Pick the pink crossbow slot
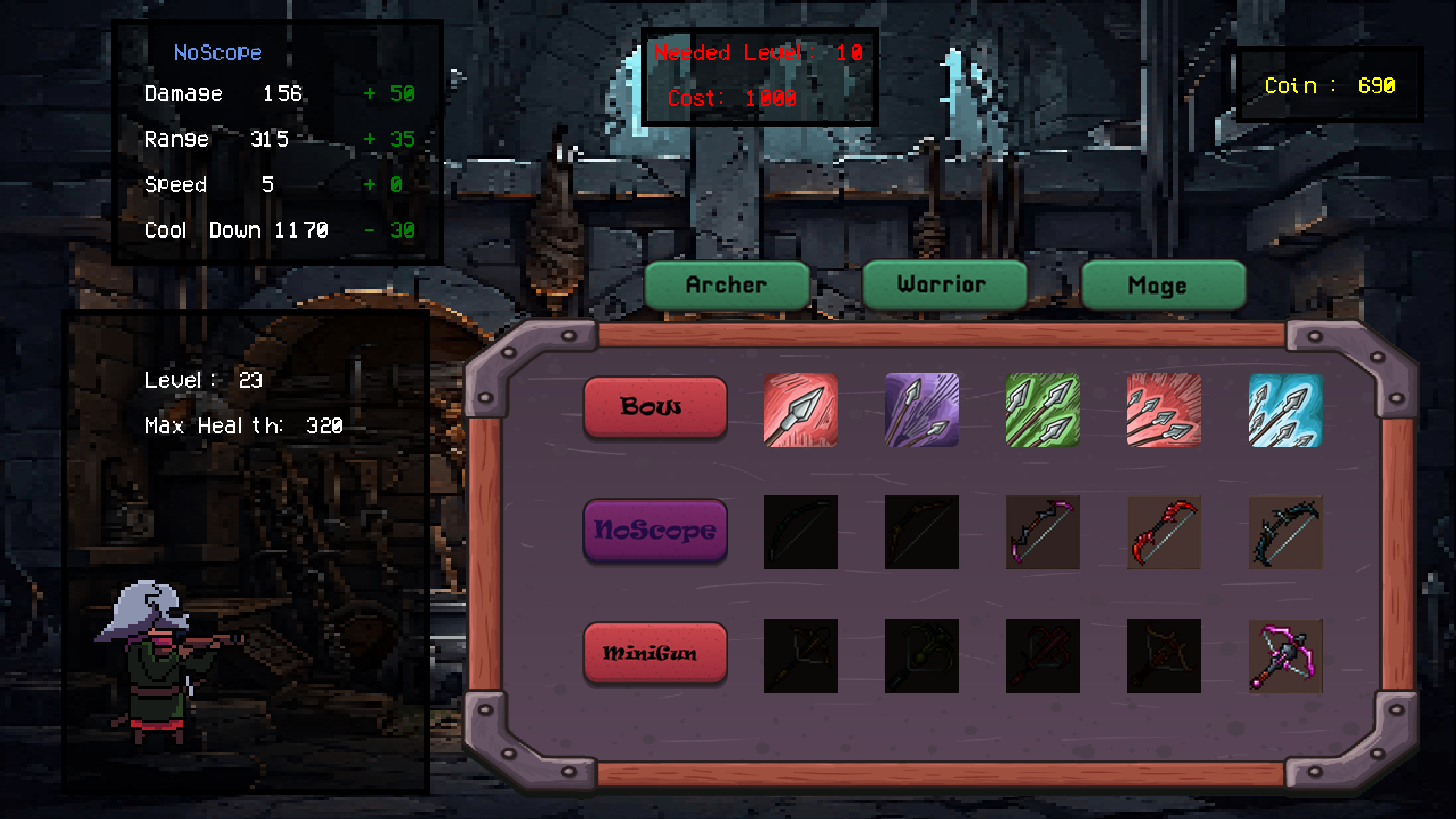 coord(1285,656)
